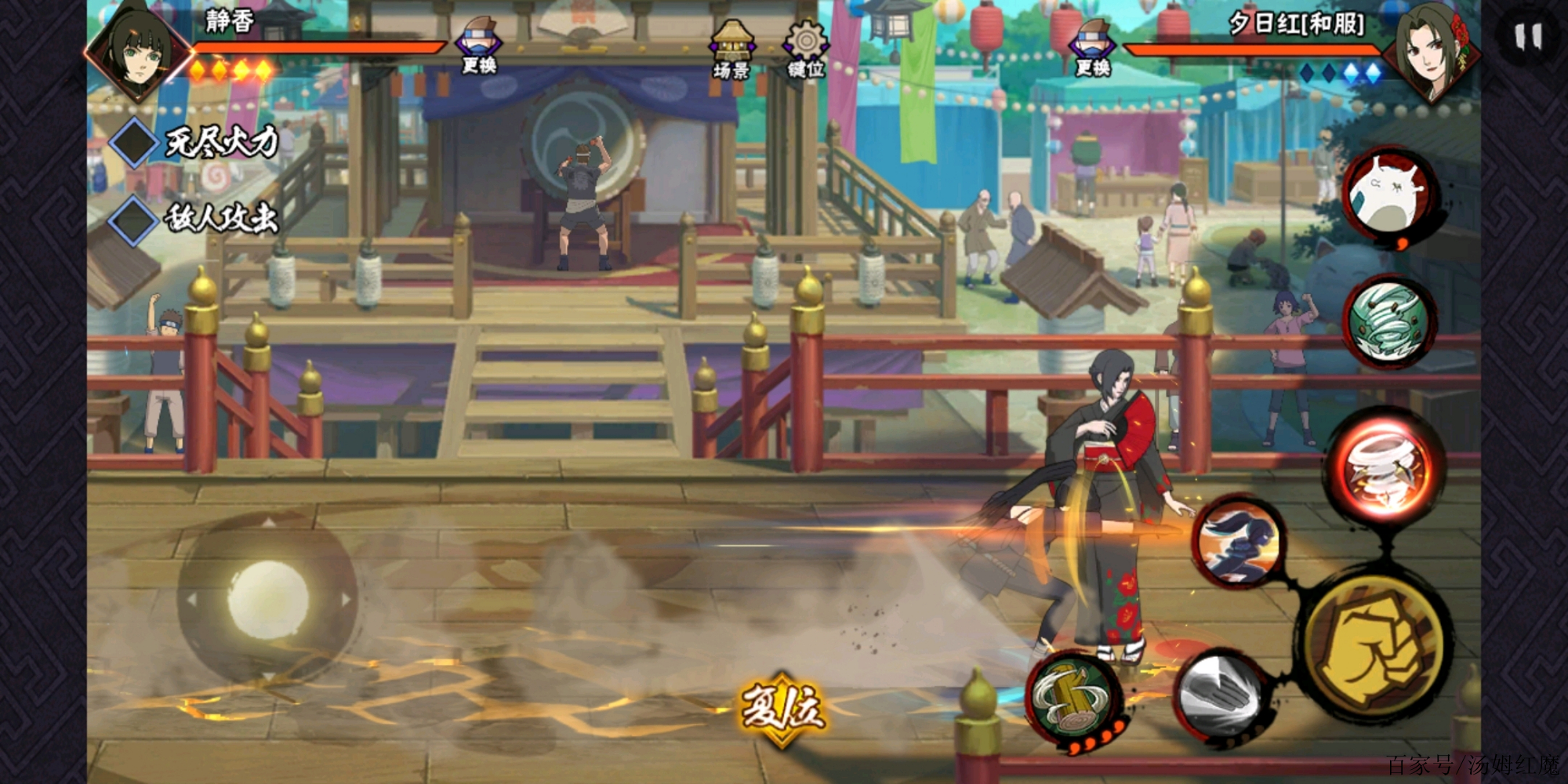Click the left 更换 swap character icon

tap(479, 45)
